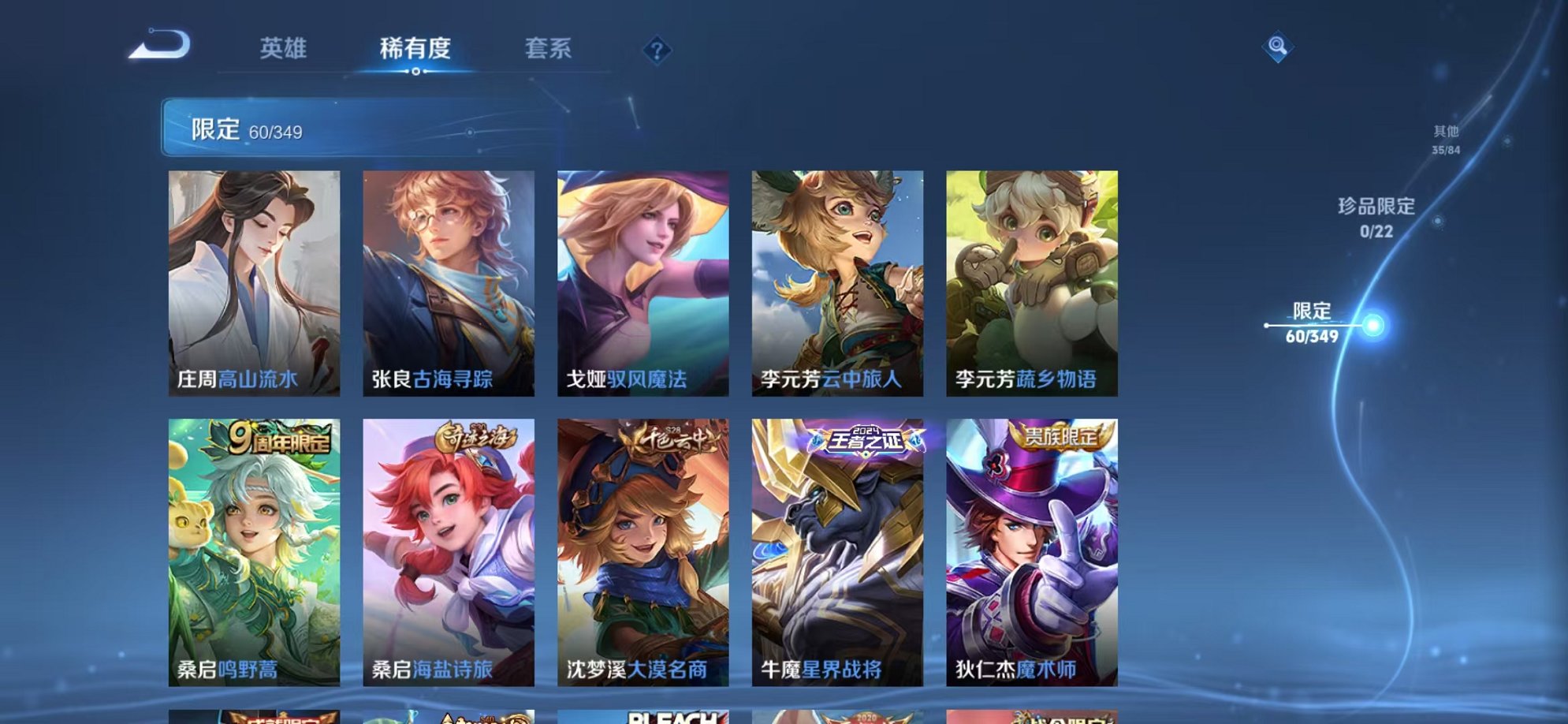The height and width of the screenshot is (724, 1568).
Task: Switch to the 英雄 tab
Action: (x=284, y=49)
